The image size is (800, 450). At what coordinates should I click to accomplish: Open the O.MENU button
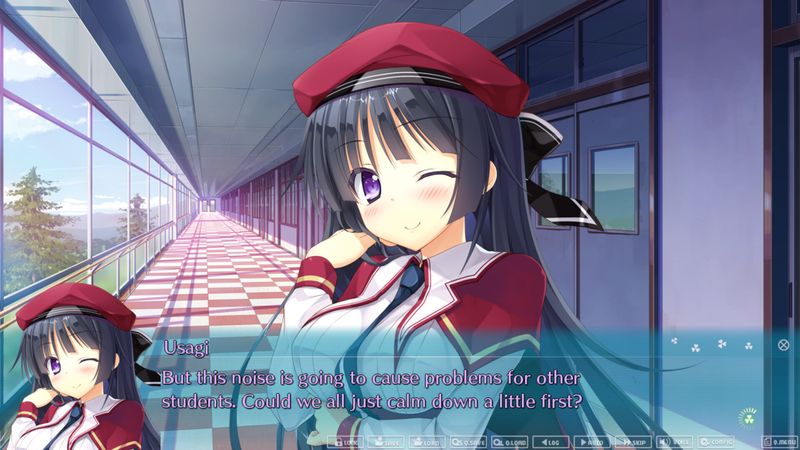click(778, 441)
